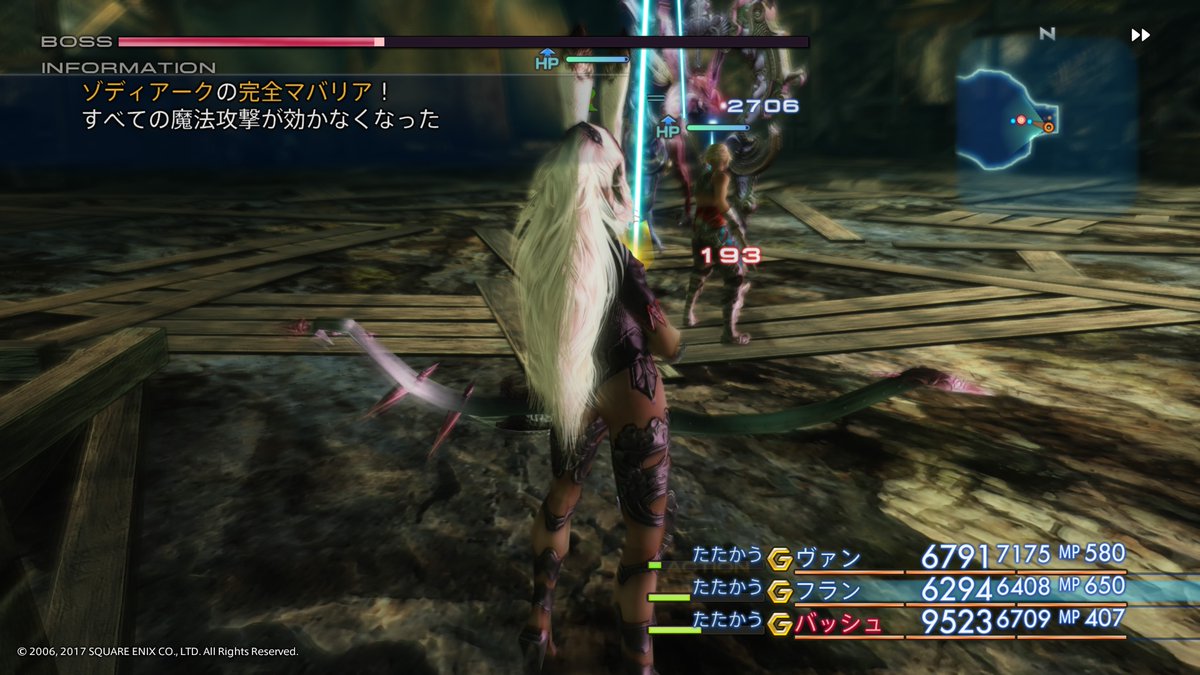Click the gambit G icon beside バッシュ
The height and width of the screenshot is (675, 1200).
780,623
